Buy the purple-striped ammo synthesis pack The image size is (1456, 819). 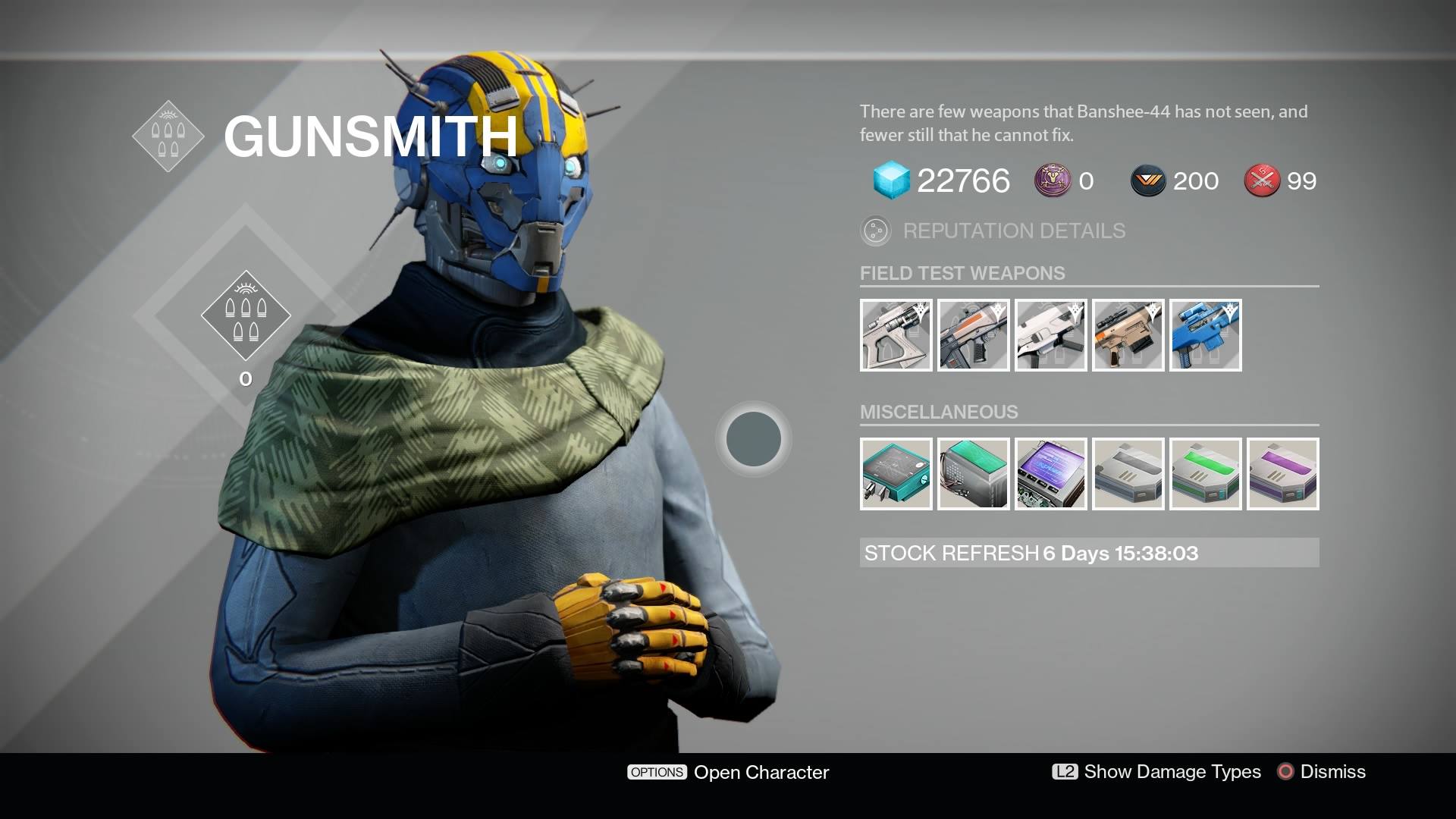[x=1282, y=474]
